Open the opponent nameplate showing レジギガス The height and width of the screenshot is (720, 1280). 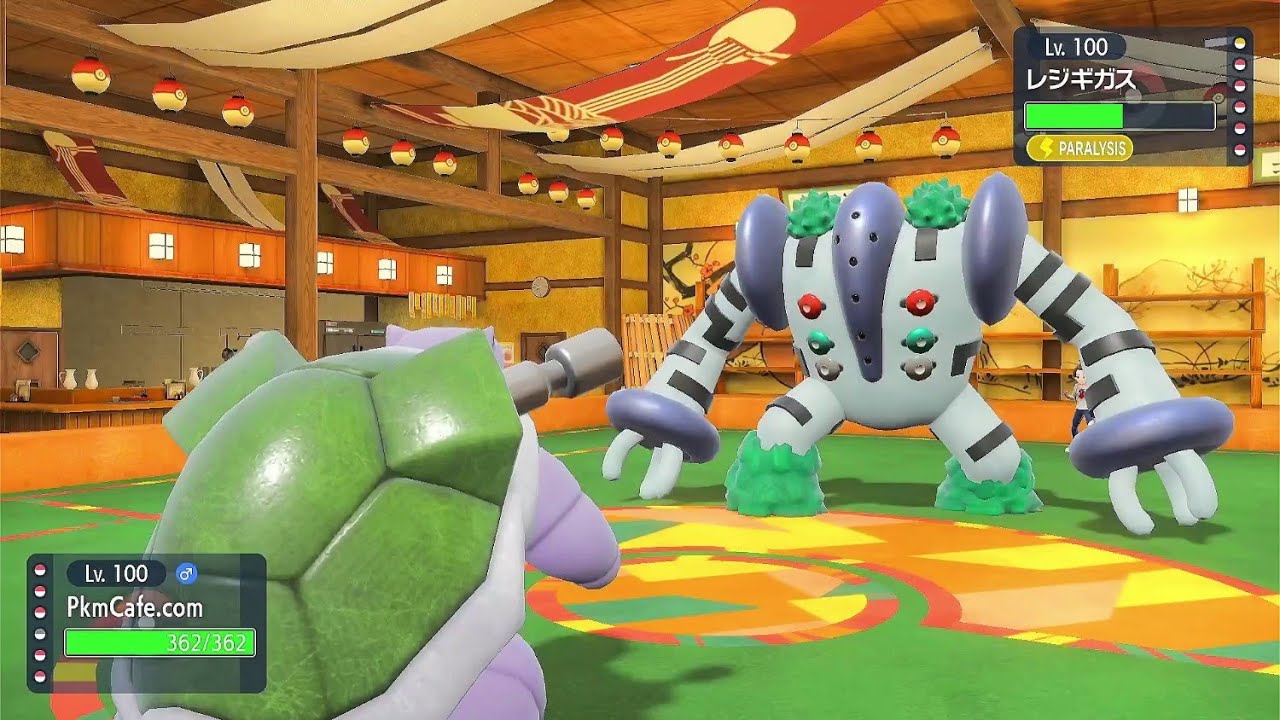point(1080,78)
